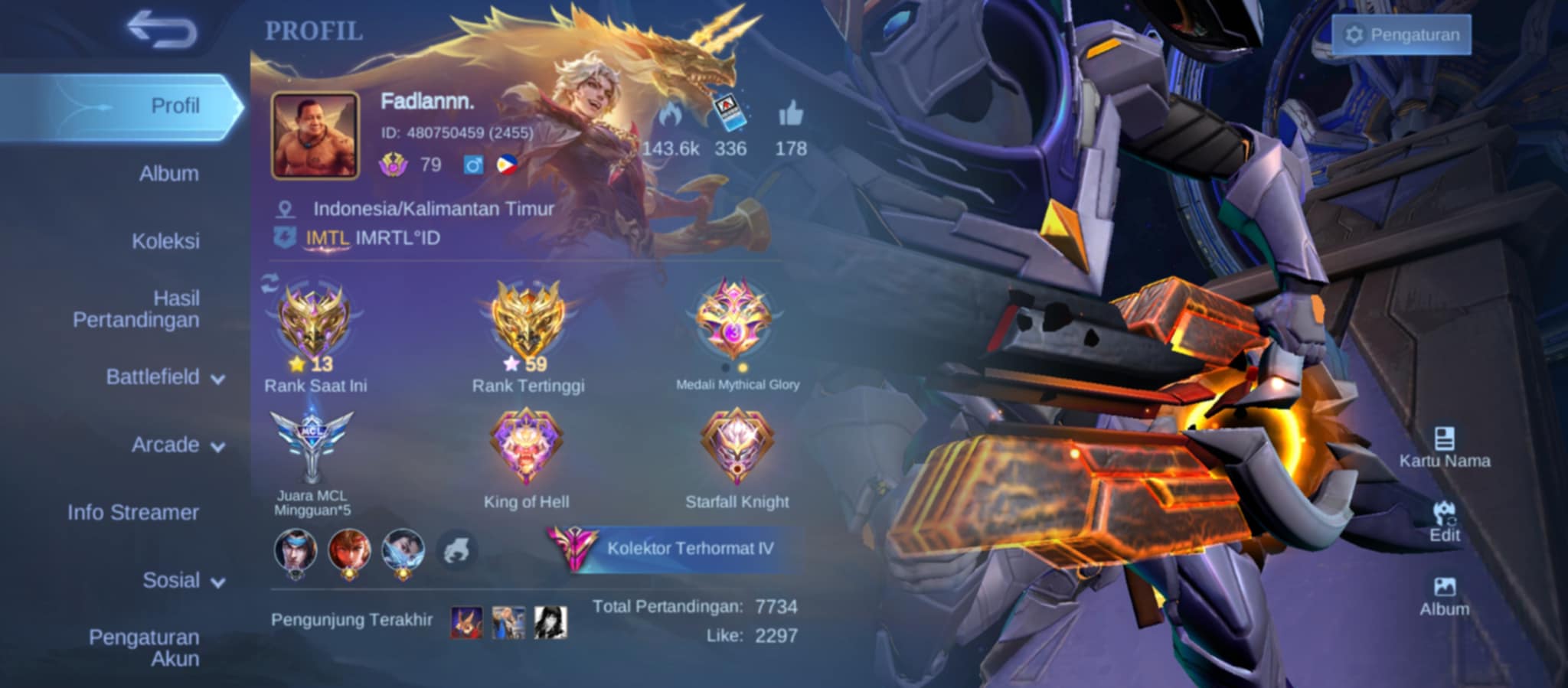Open the Info Streamer tab

pos(133,513)
